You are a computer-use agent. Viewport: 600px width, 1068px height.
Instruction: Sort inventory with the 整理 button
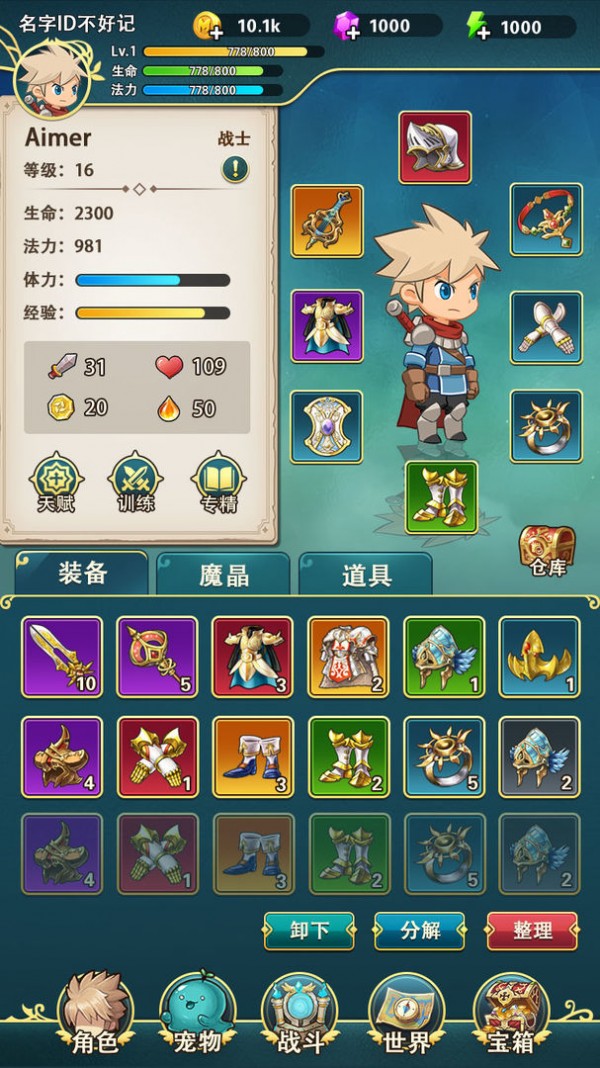532,930
